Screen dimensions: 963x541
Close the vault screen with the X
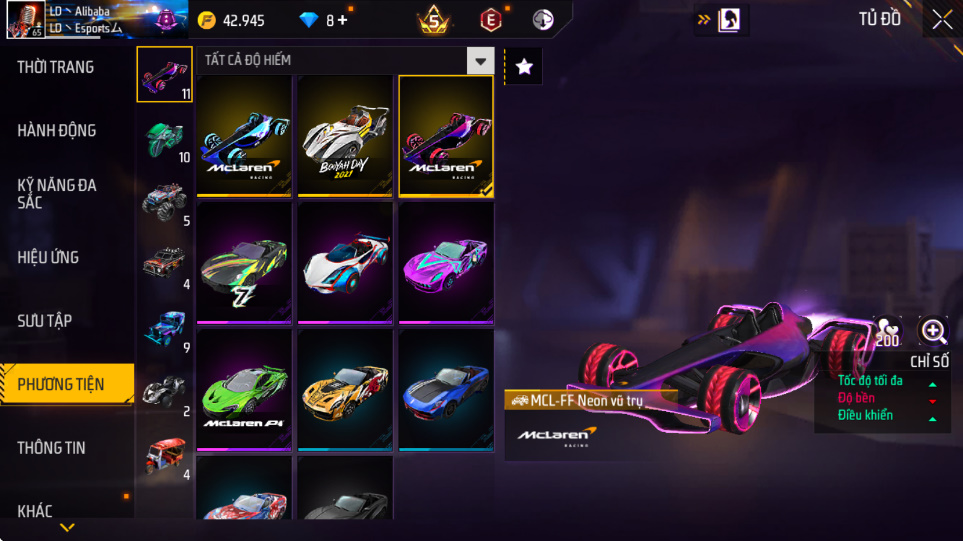(x=941, y=20)
